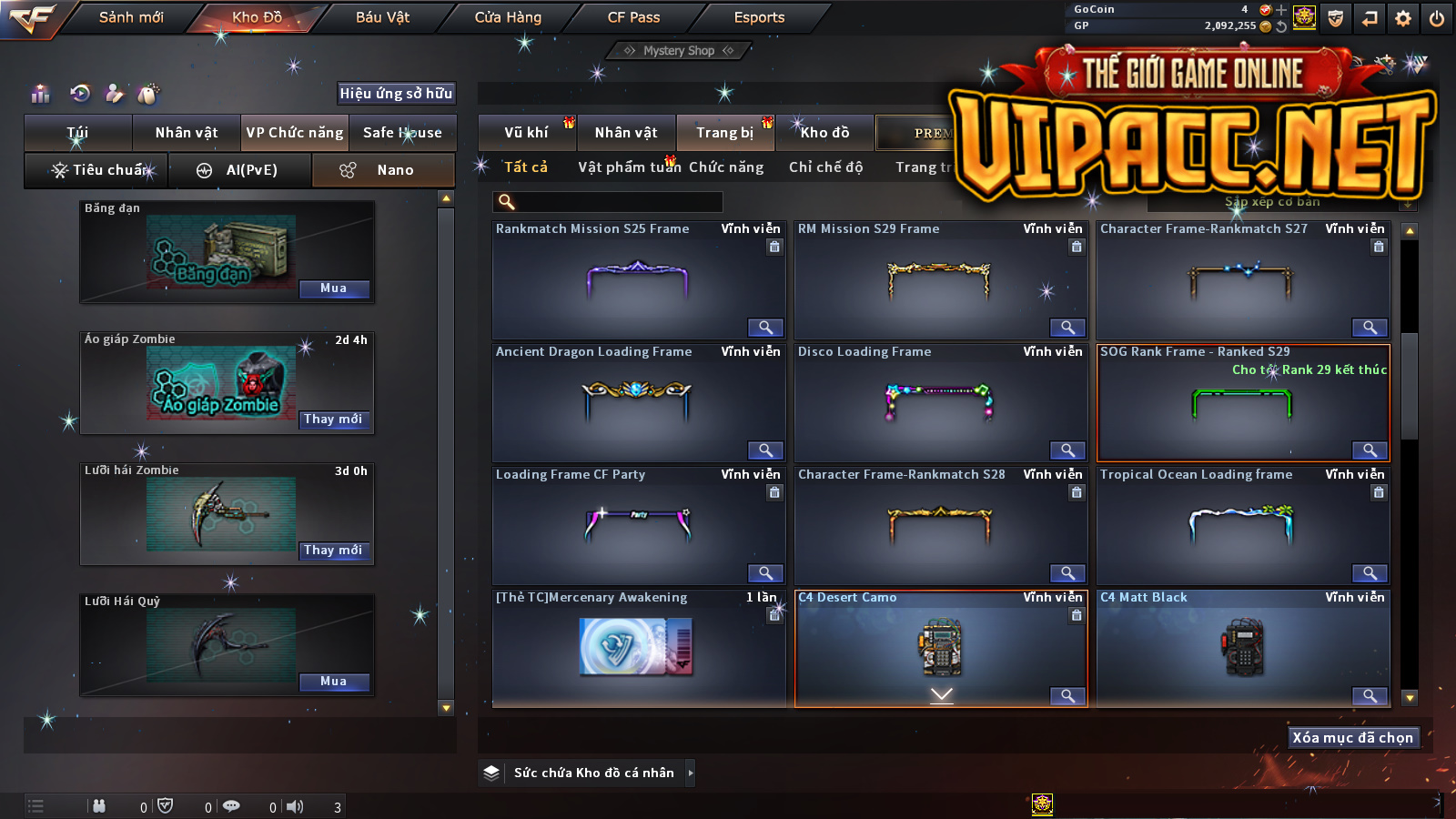Switch to the Báu Vật tab

pos(382,17)
